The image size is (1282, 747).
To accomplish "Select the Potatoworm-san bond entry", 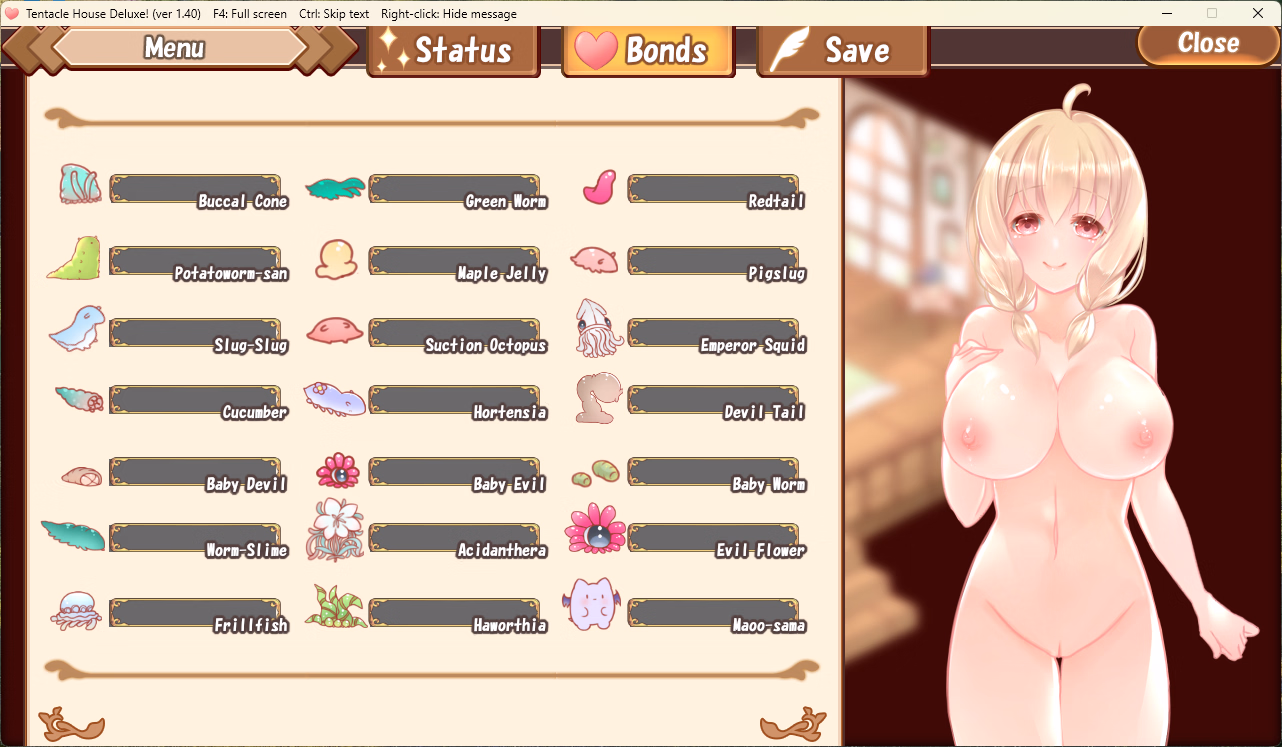I will pyautogui.click(x=198, y=261).
